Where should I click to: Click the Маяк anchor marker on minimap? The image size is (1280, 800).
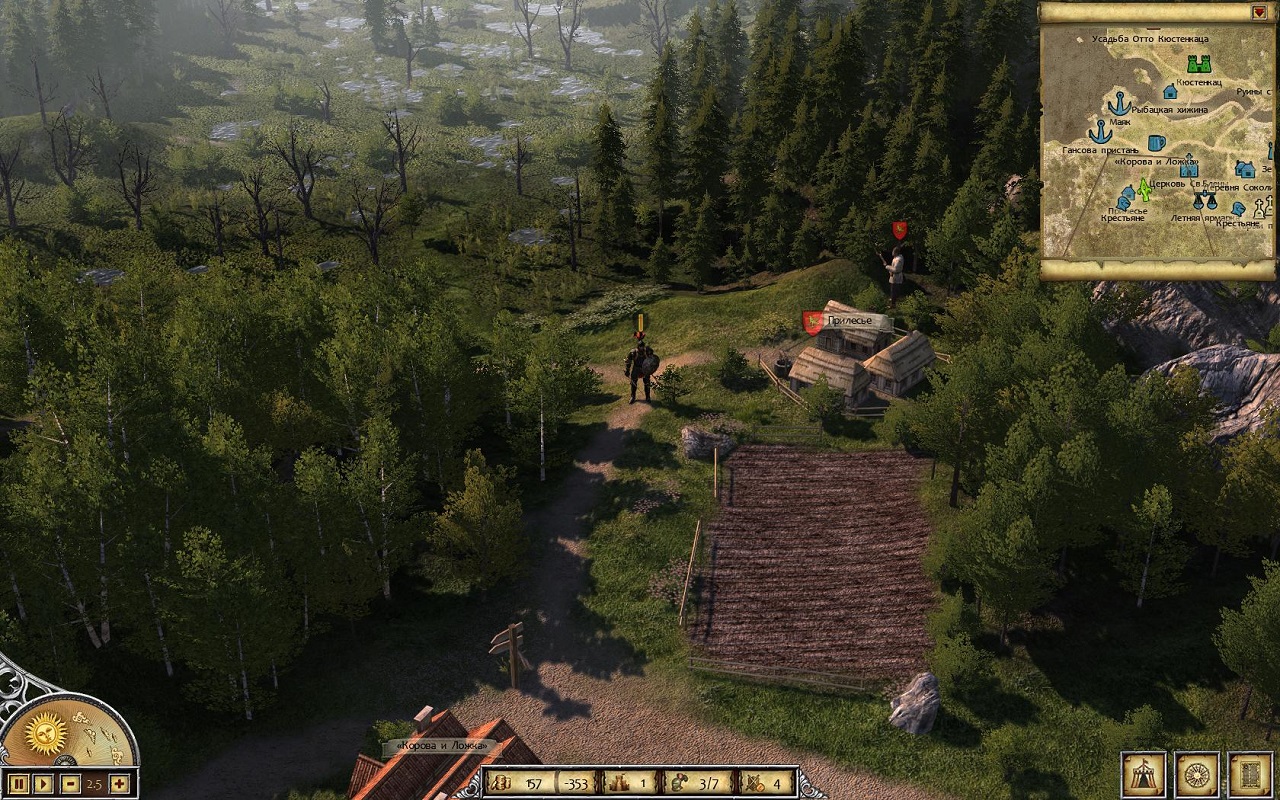(x=1119, y=102)
